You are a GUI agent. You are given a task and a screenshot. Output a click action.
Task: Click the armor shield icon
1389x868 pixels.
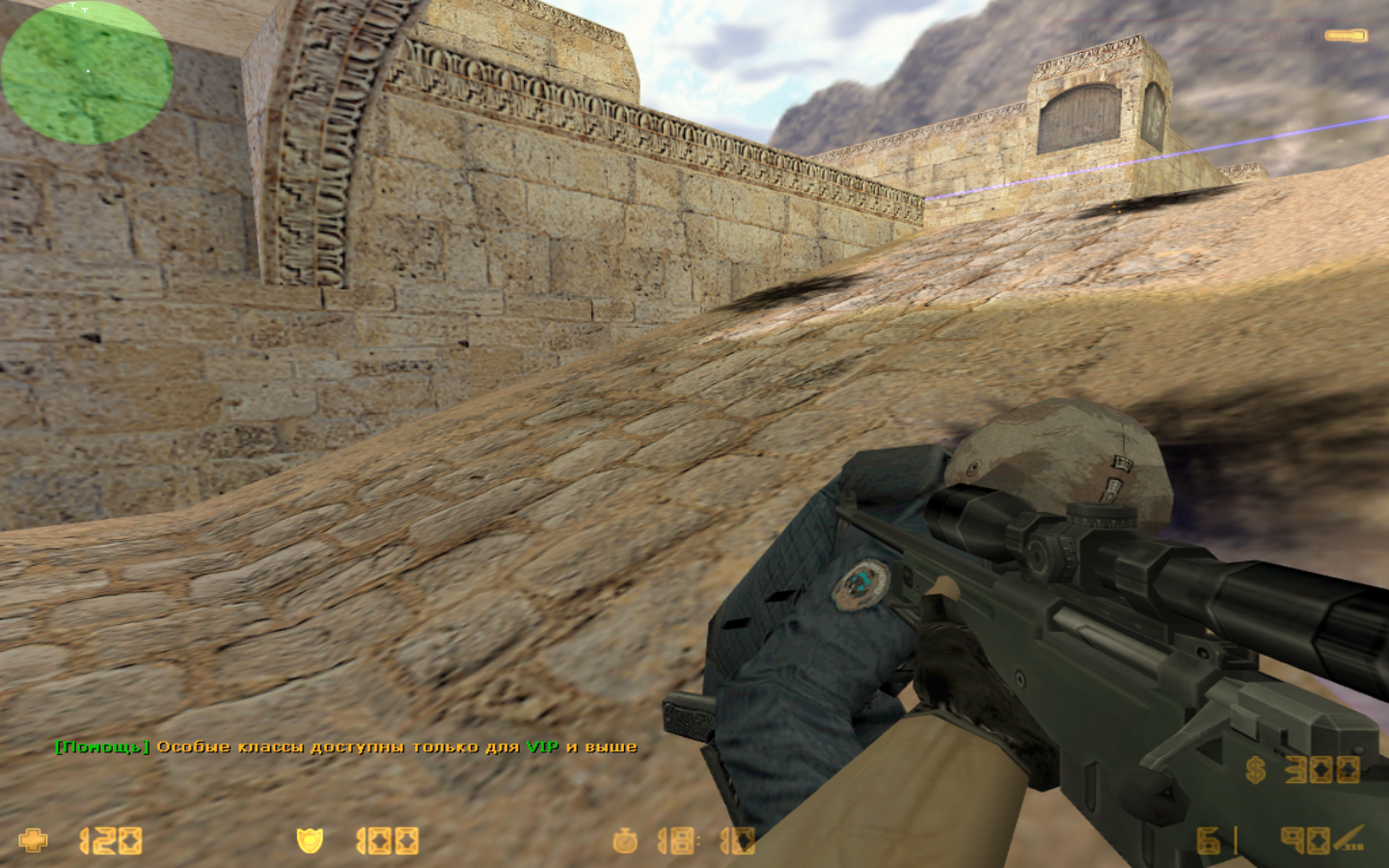tap(310, 841)
